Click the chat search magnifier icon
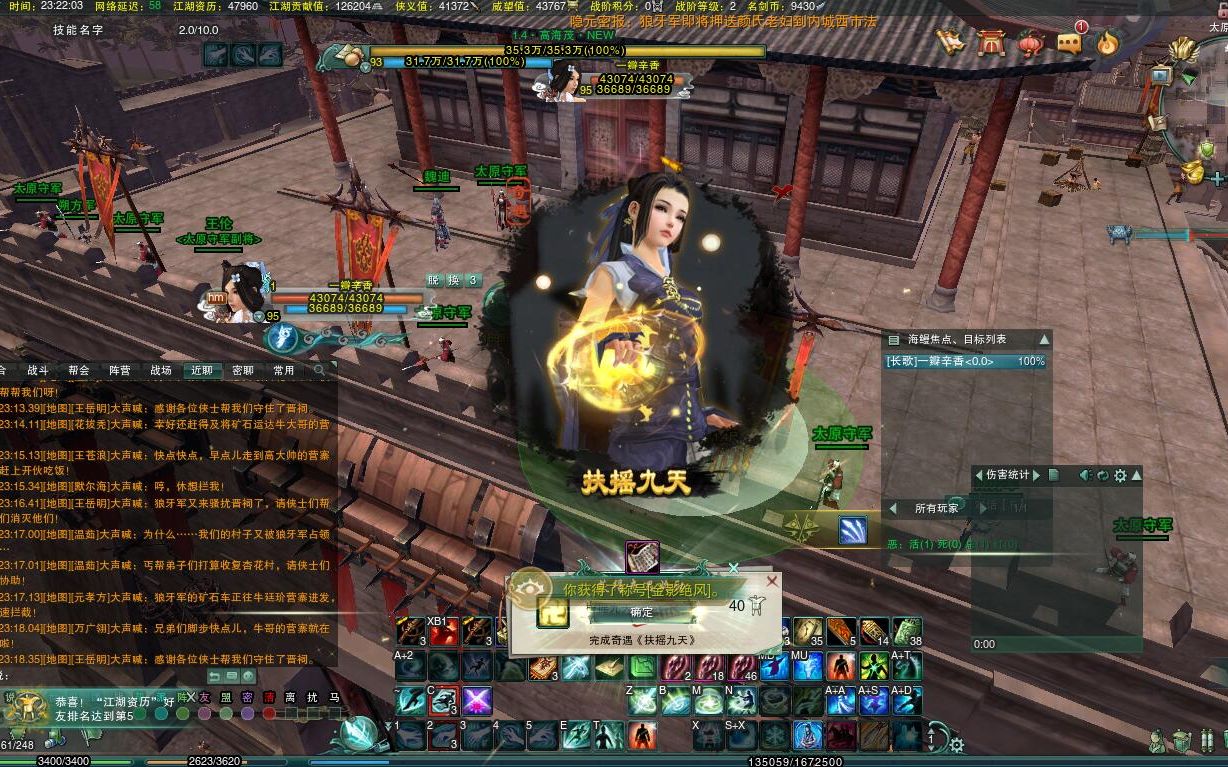 coord(320,370)
